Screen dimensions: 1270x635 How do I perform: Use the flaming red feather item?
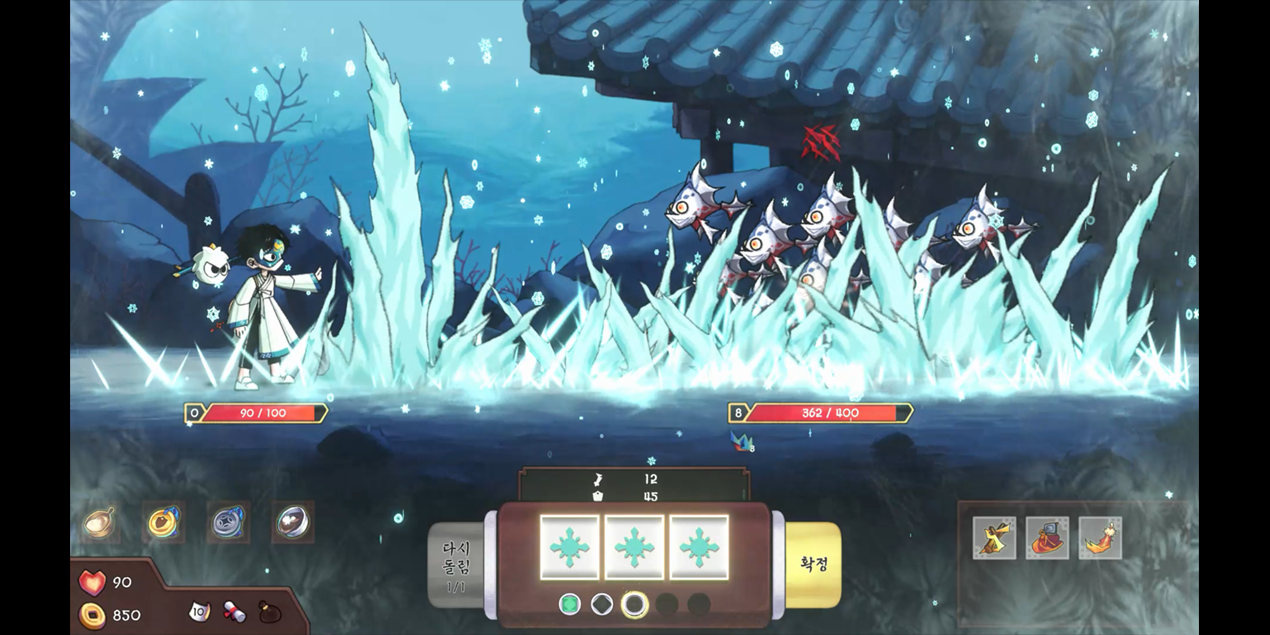tap(1100, 538)
